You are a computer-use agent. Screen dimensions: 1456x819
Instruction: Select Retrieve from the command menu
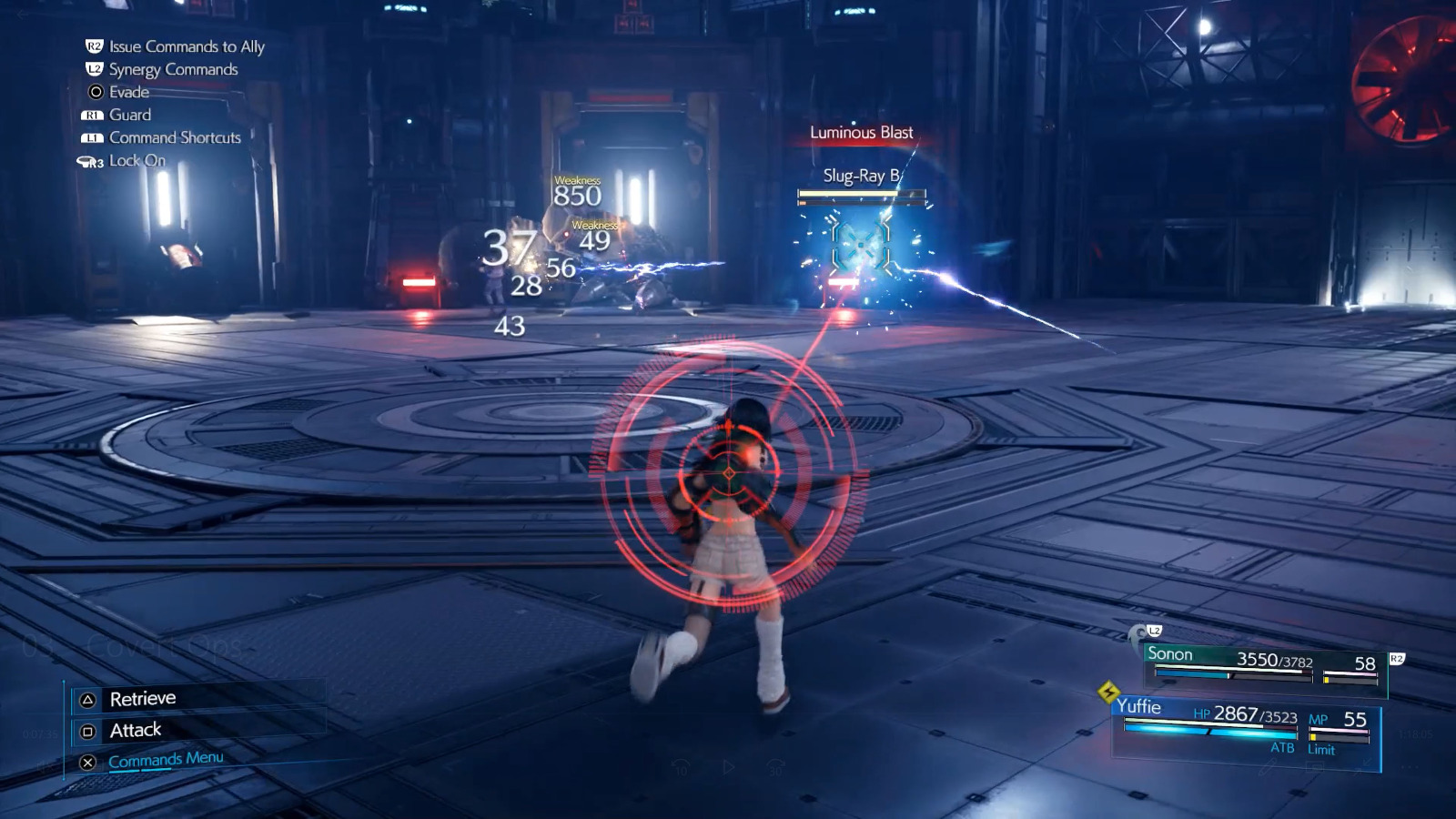[x=143, y=698]
